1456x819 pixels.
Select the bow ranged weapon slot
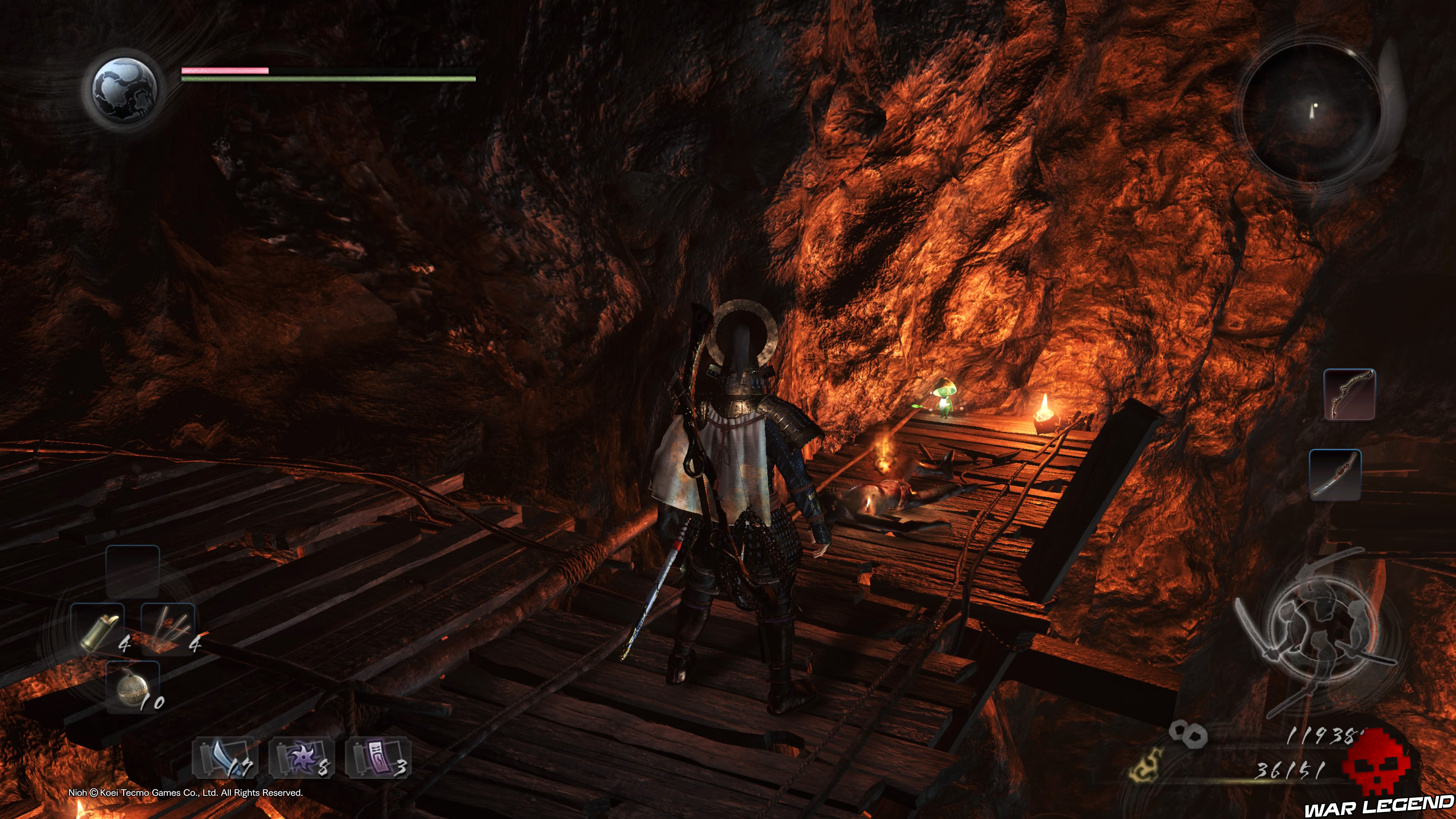click(x=1349, y=394)
